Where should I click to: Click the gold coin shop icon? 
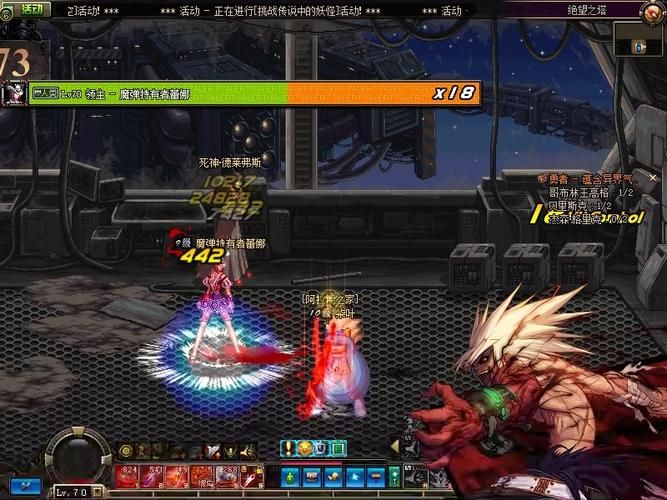304,448
